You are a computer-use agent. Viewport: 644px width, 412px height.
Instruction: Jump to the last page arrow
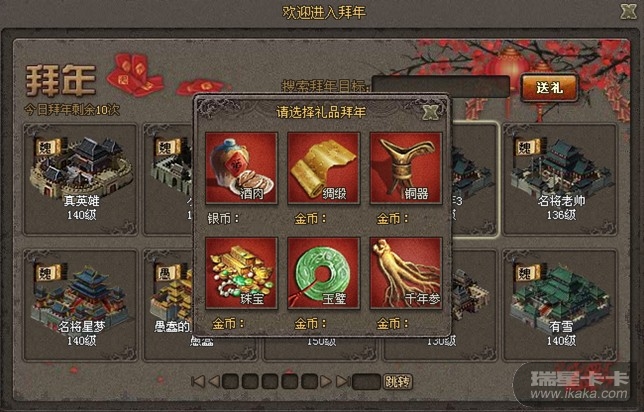point(343,381)
